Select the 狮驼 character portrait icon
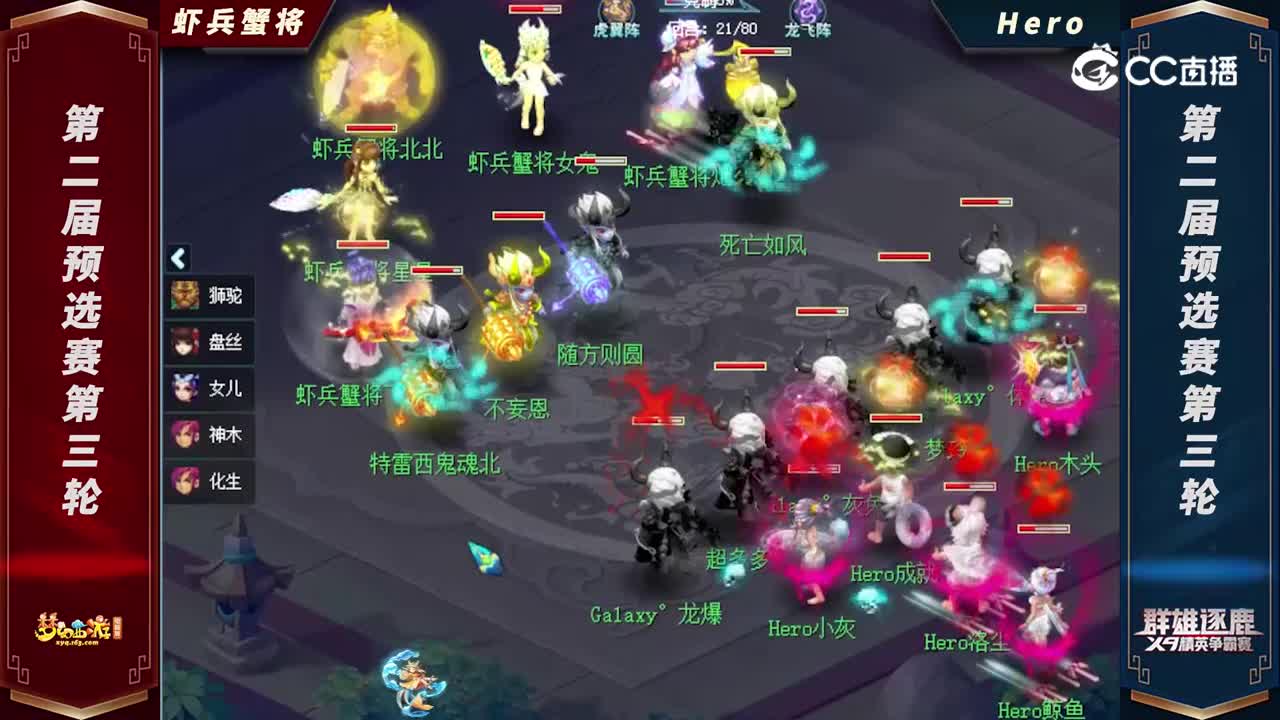Screen dimensions: 1280x720 pos(186,297)
